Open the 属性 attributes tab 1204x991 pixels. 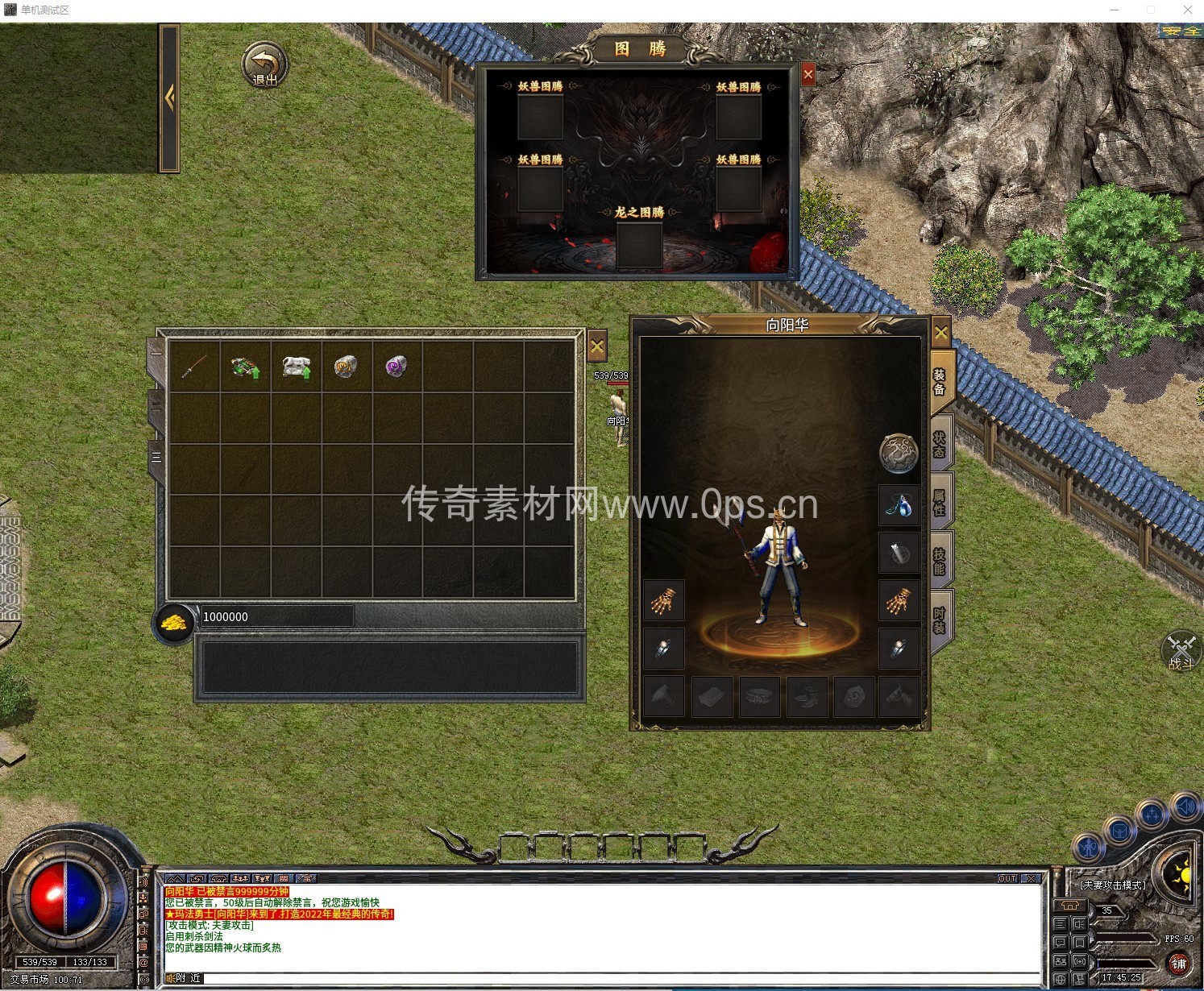point(940,502)
